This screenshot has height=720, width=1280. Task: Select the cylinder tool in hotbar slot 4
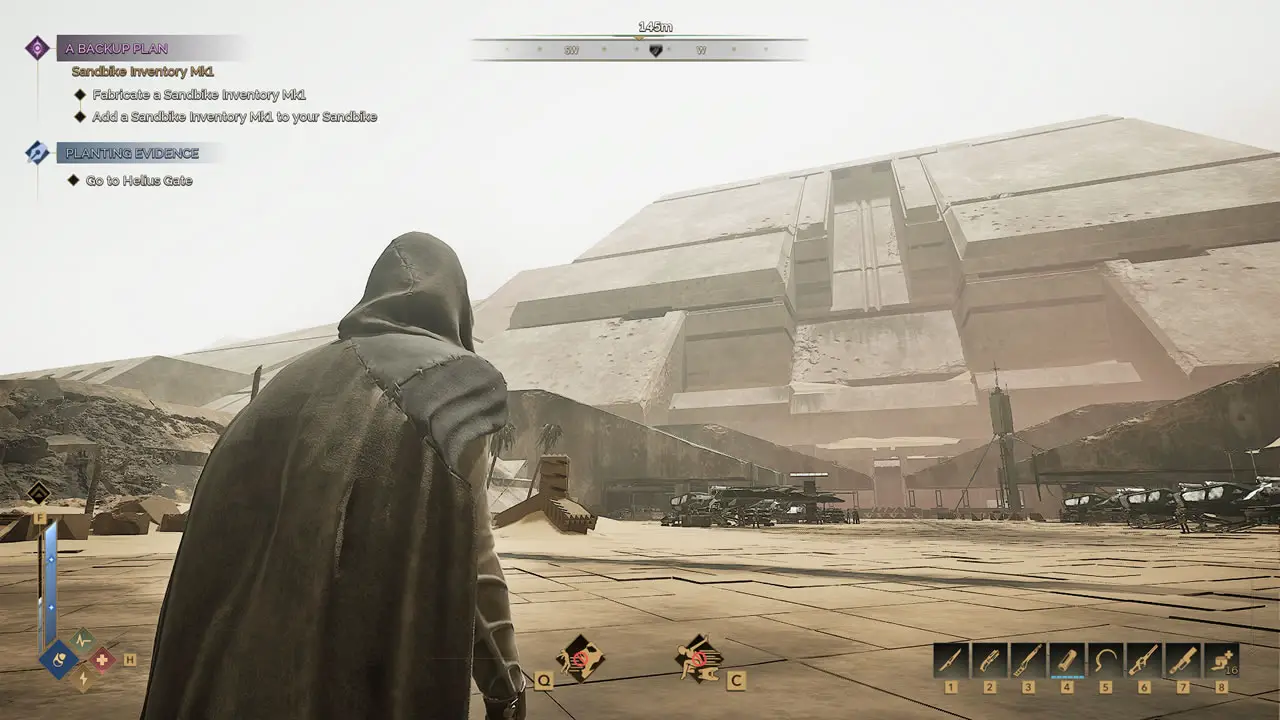[1067, 660]
